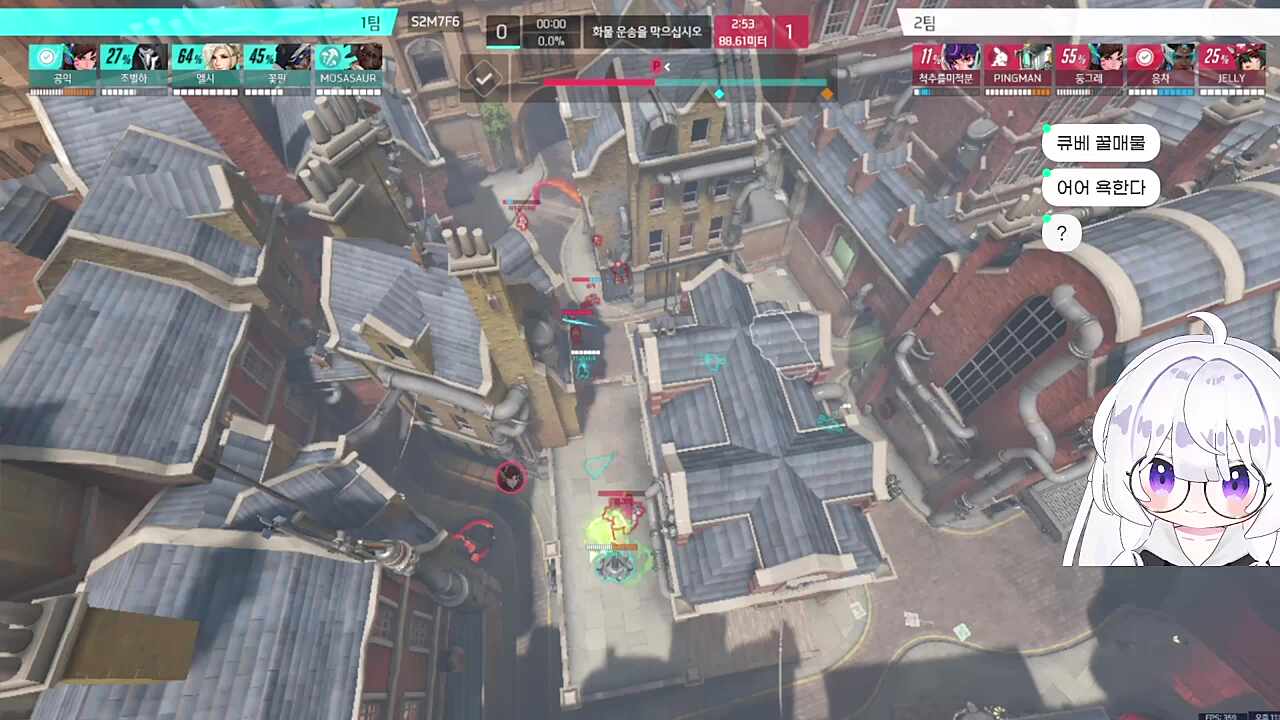Click the payload marker labeled P
This screenshot has width=1280, height=720.
[654, 63]
